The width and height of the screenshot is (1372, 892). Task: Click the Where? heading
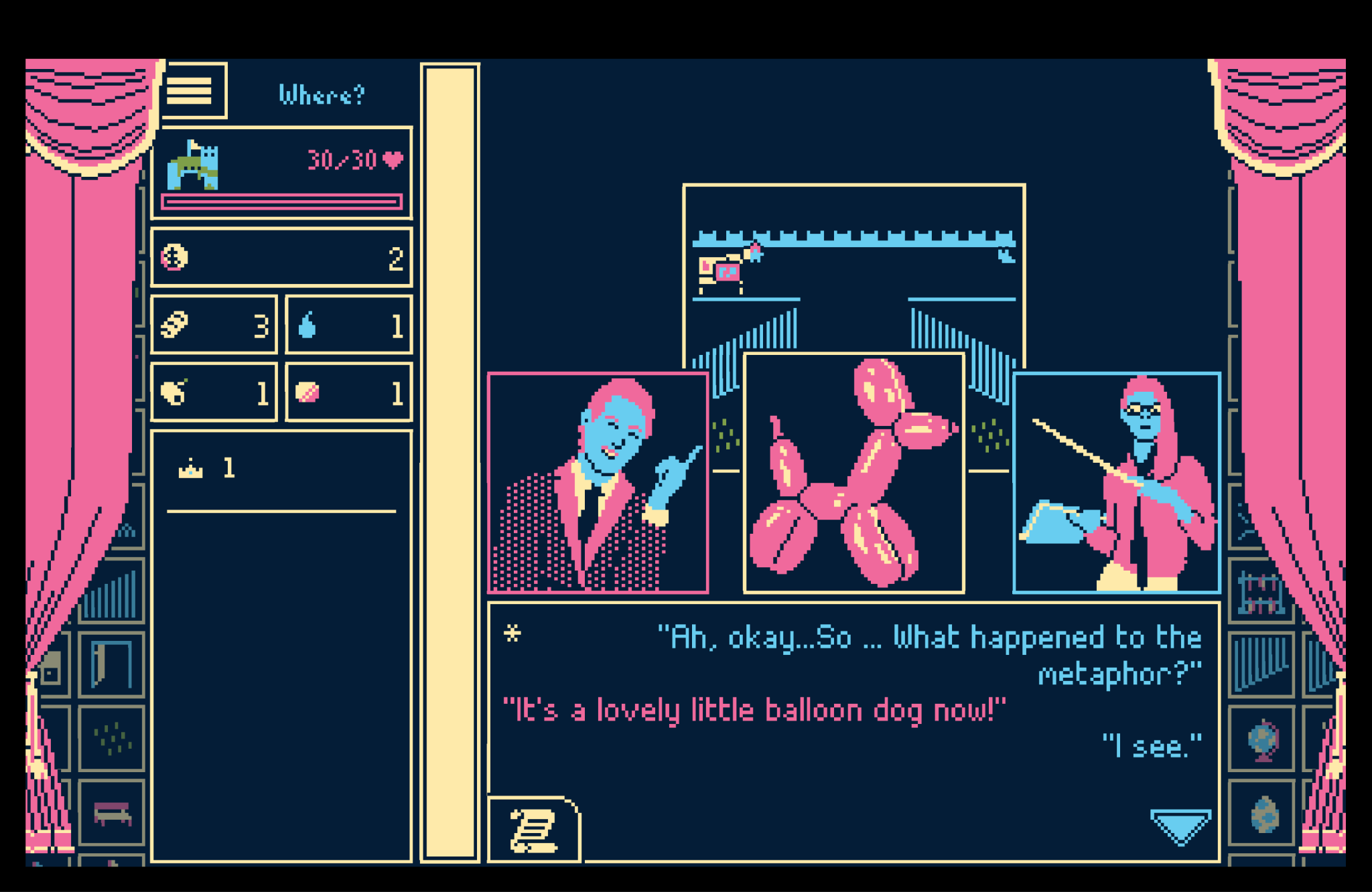click(322, 94)
